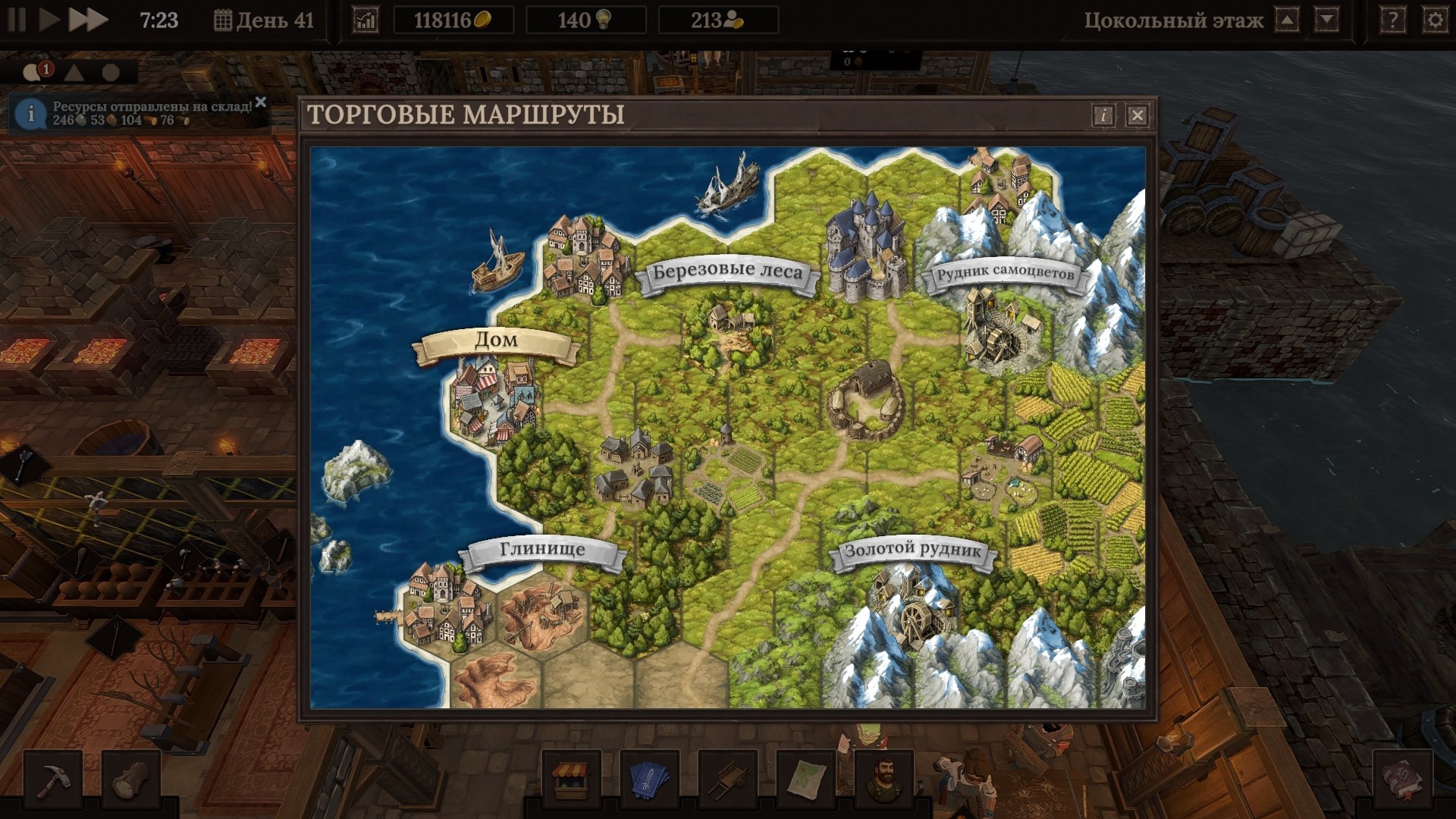The image size is (1456, 819).
Task: Open the blue blueprint cards menu
Action: click(650, 779)
